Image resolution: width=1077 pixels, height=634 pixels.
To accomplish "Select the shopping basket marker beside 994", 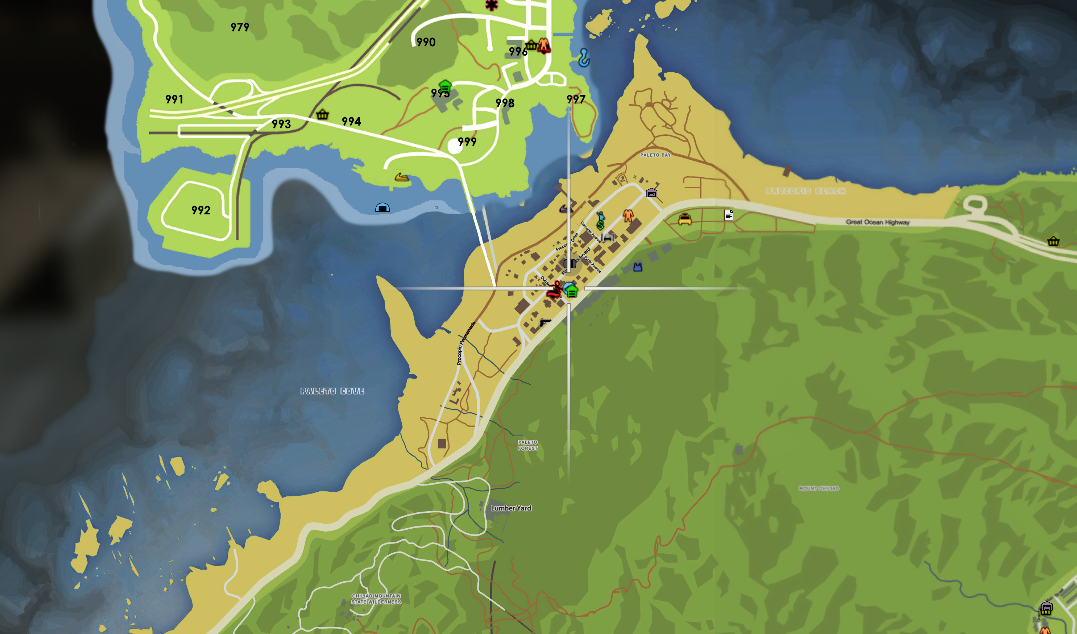I will pyautogui.click(x=323, y=114).
